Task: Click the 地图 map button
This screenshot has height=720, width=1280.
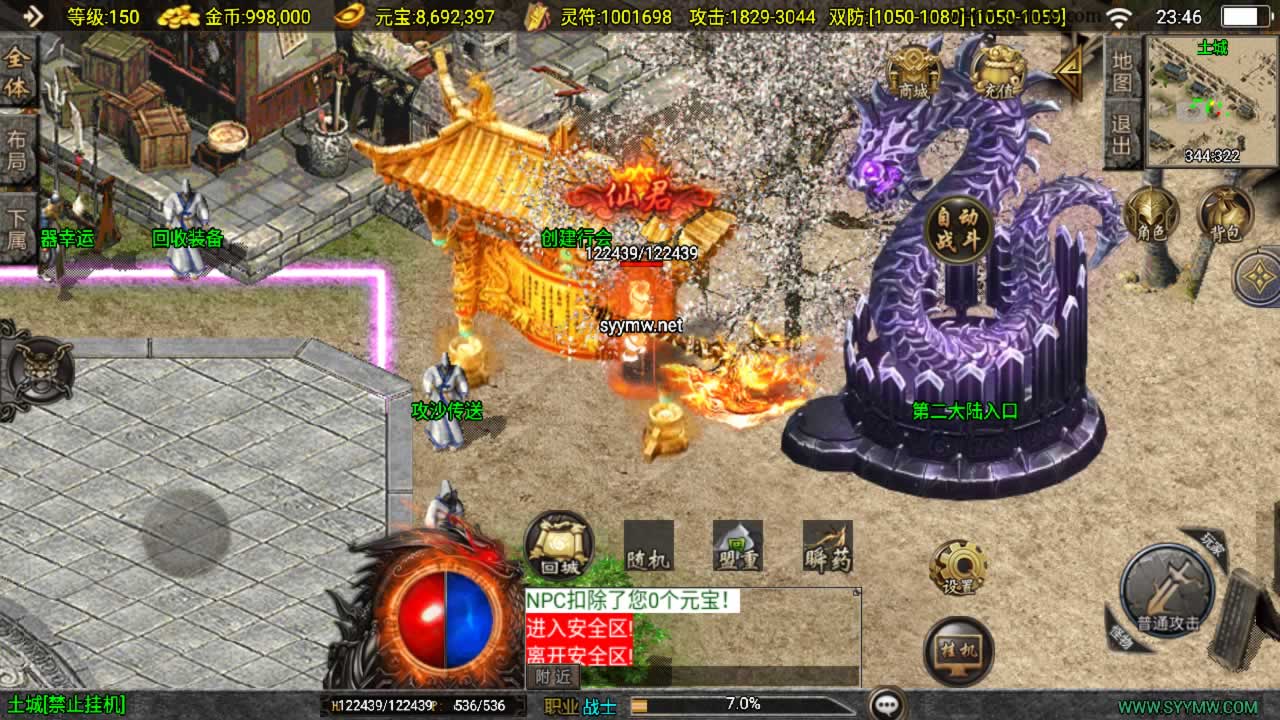Action: (x=1122, y=72)
